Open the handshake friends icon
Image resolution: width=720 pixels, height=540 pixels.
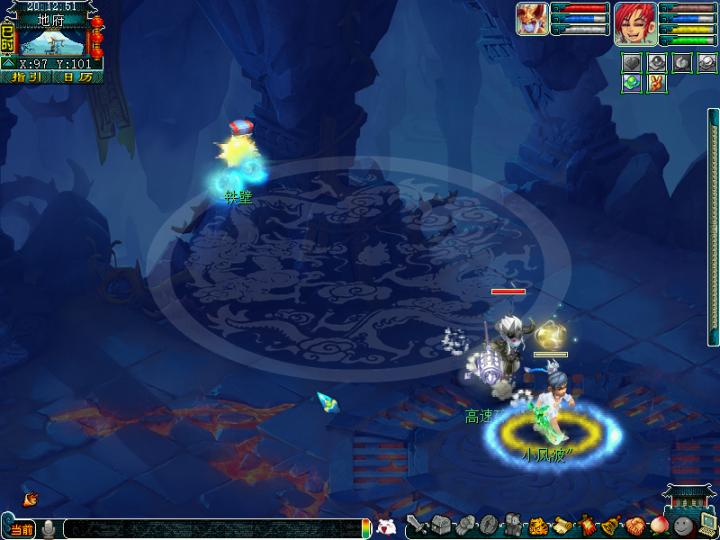click(634, 525)
